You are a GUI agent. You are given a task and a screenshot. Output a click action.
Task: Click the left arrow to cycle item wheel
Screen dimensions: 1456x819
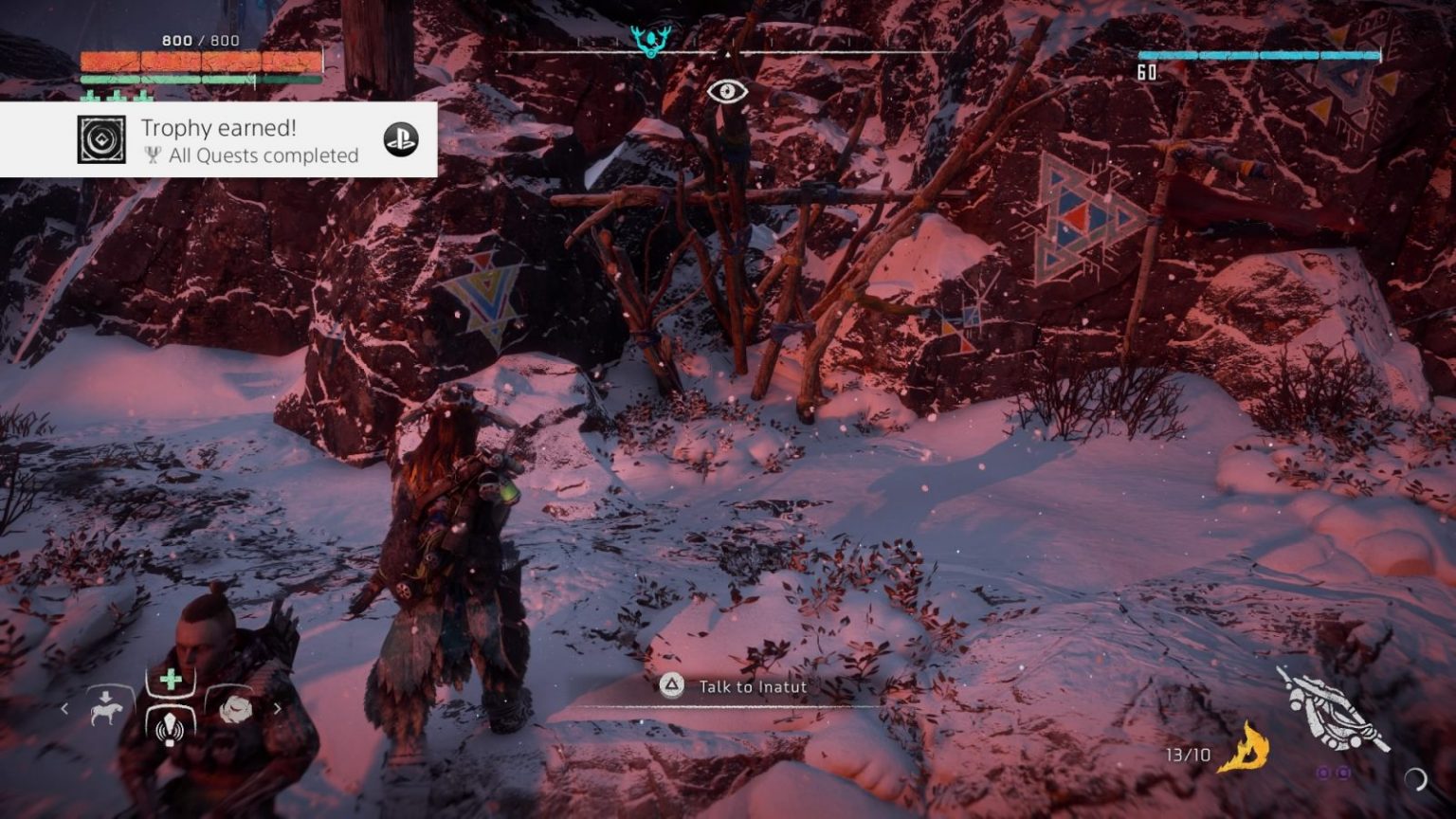64,708
